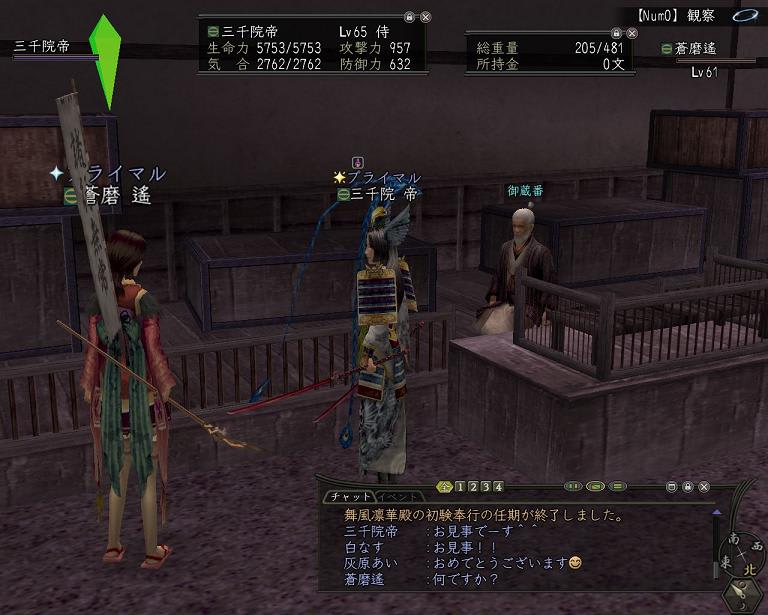Switch to the チャット chat tab
Viewport: 768px width, 615px height.
(x=349, y=497)
